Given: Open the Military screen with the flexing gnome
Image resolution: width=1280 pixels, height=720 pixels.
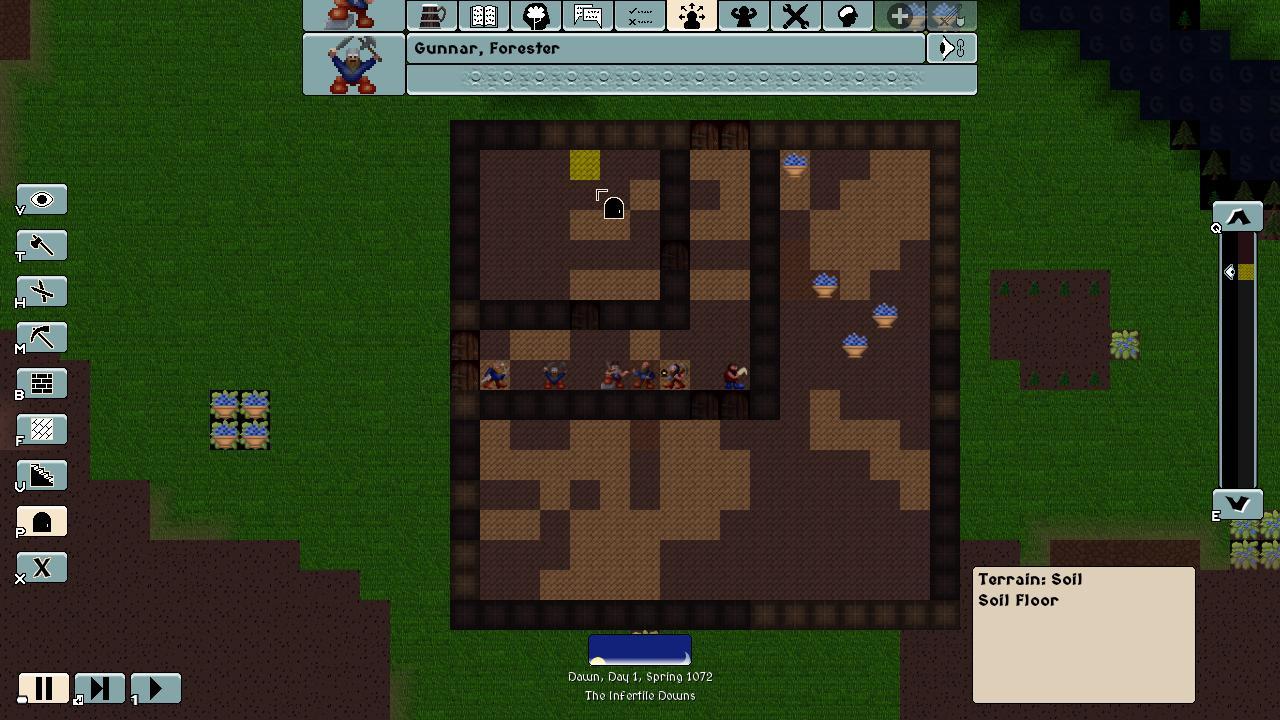Looking at the screenshot, I should (743, 15).
